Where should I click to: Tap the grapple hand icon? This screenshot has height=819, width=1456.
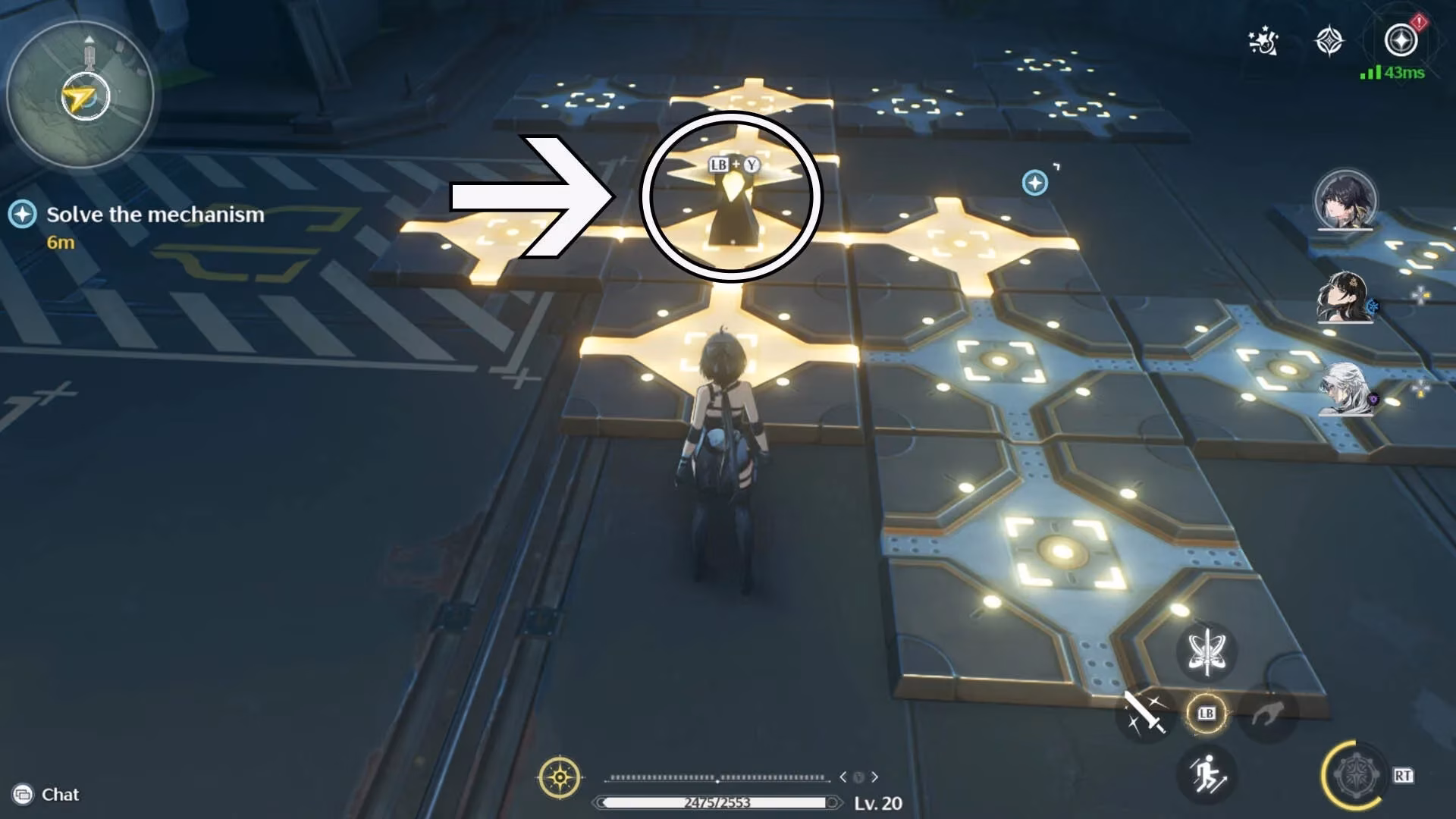pyautogui.click(x=1267, y=714)
